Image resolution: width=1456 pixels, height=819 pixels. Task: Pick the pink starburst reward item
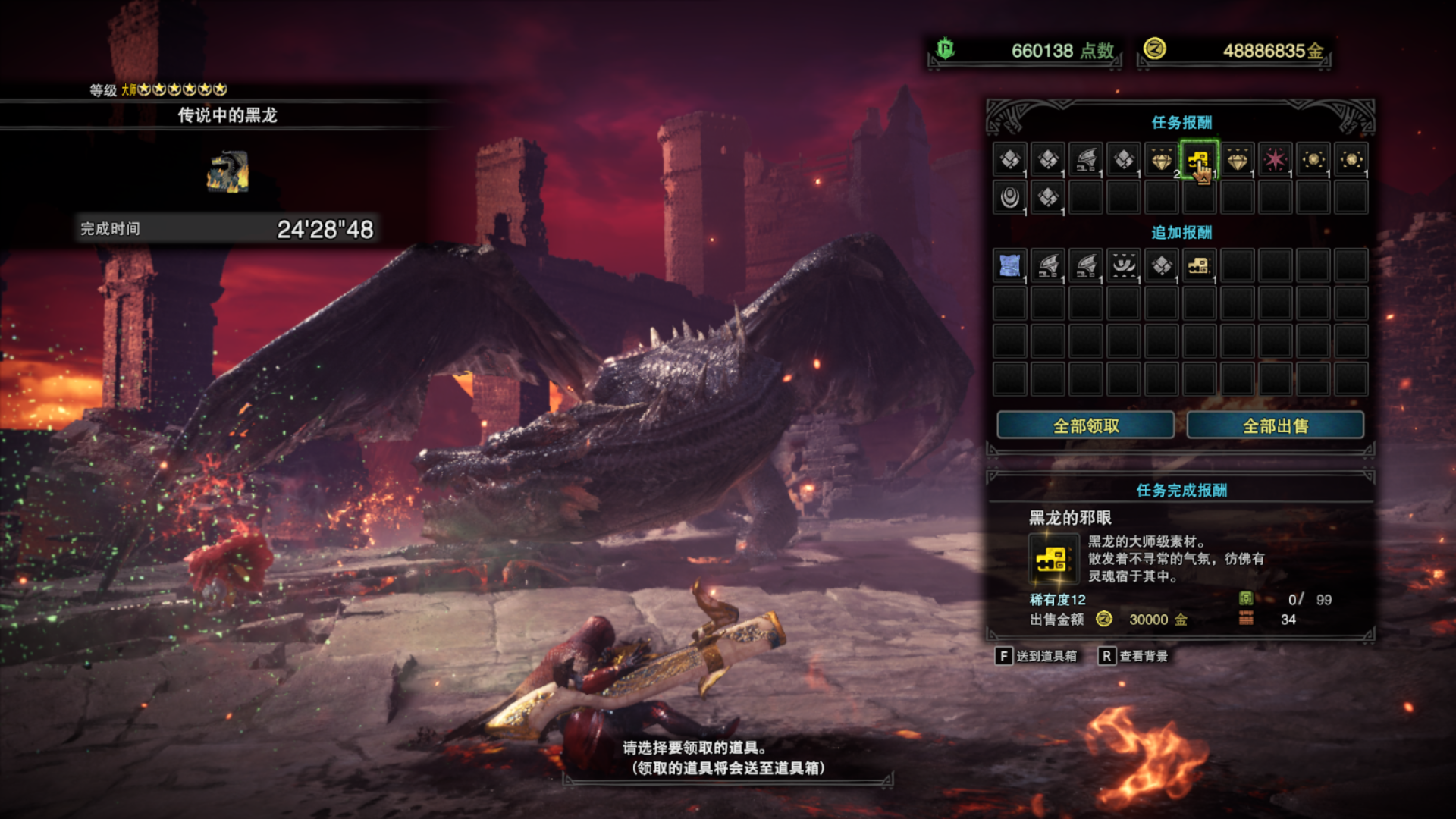pos(1275,160)
